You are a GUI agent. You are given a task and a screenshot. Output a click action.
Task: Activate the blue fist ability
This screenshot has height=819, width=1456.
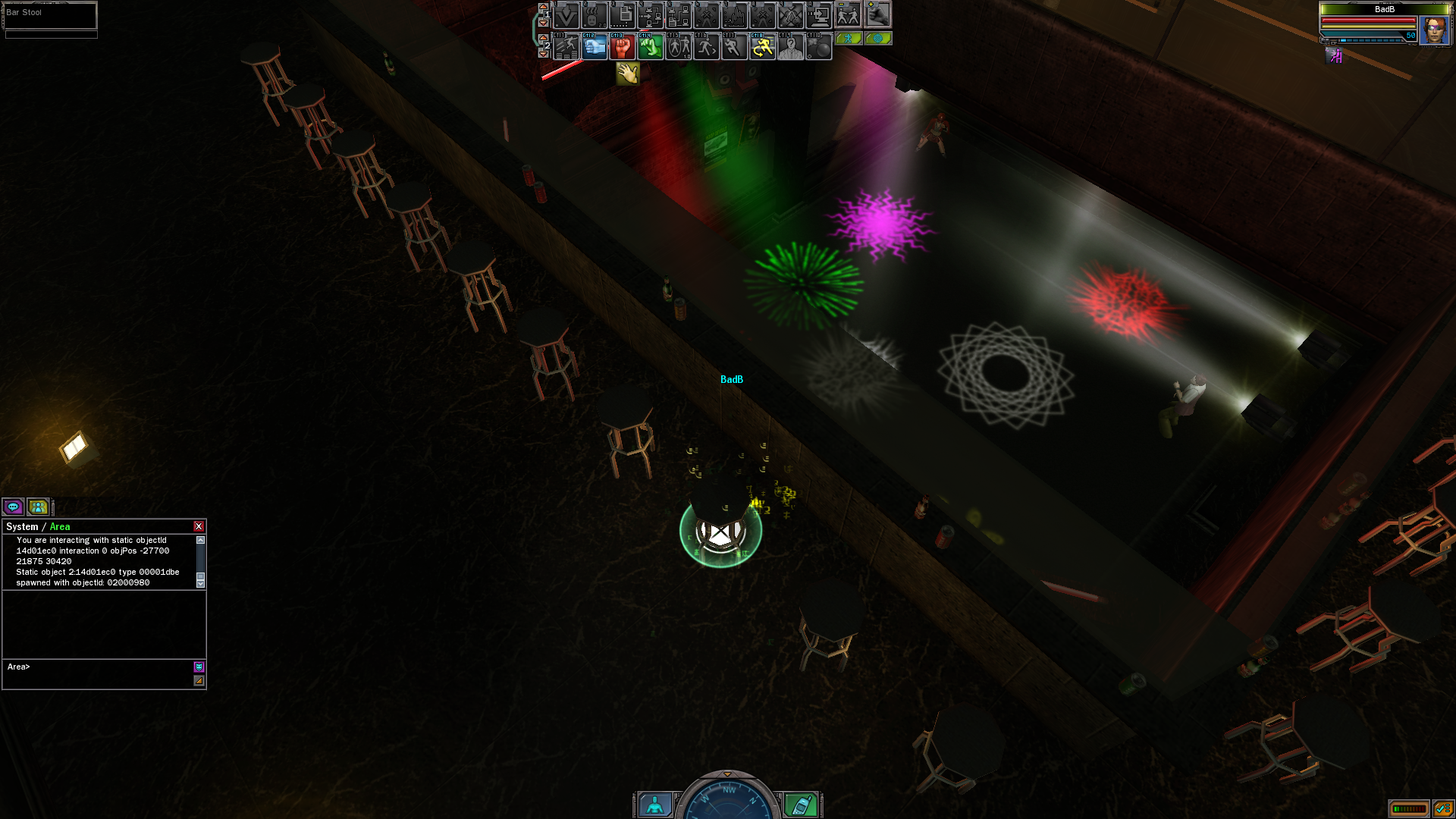[x=595, y=48]
